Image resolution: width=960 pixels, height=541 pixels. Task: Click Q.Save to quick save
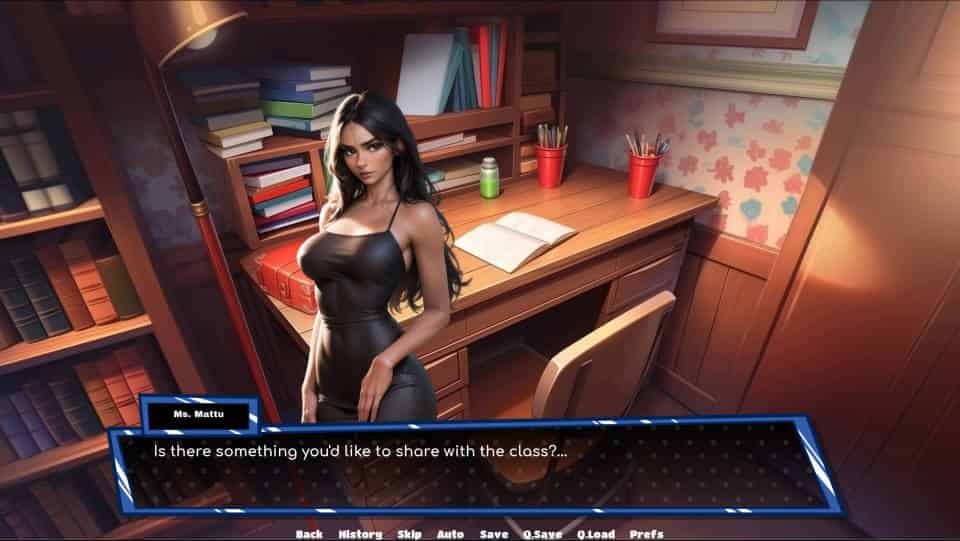coord(543,534)
